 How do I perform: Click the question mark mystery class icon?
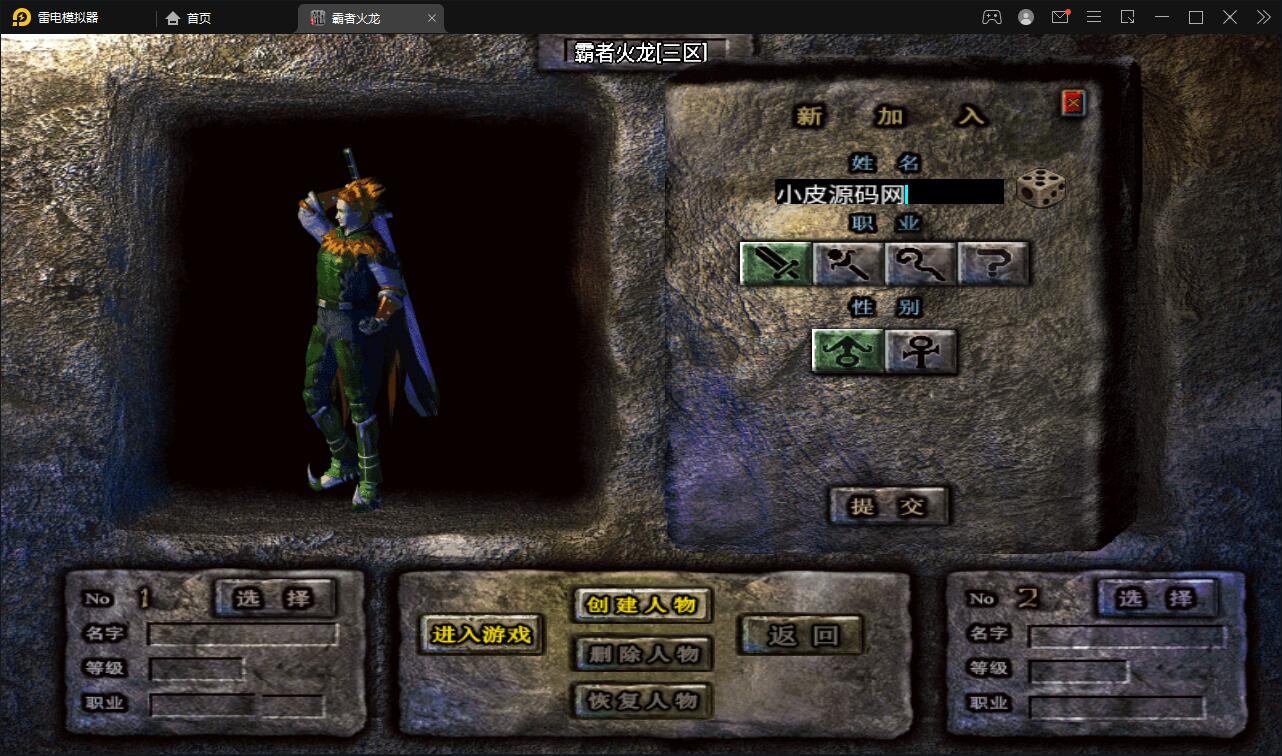[x=993, y=263]
